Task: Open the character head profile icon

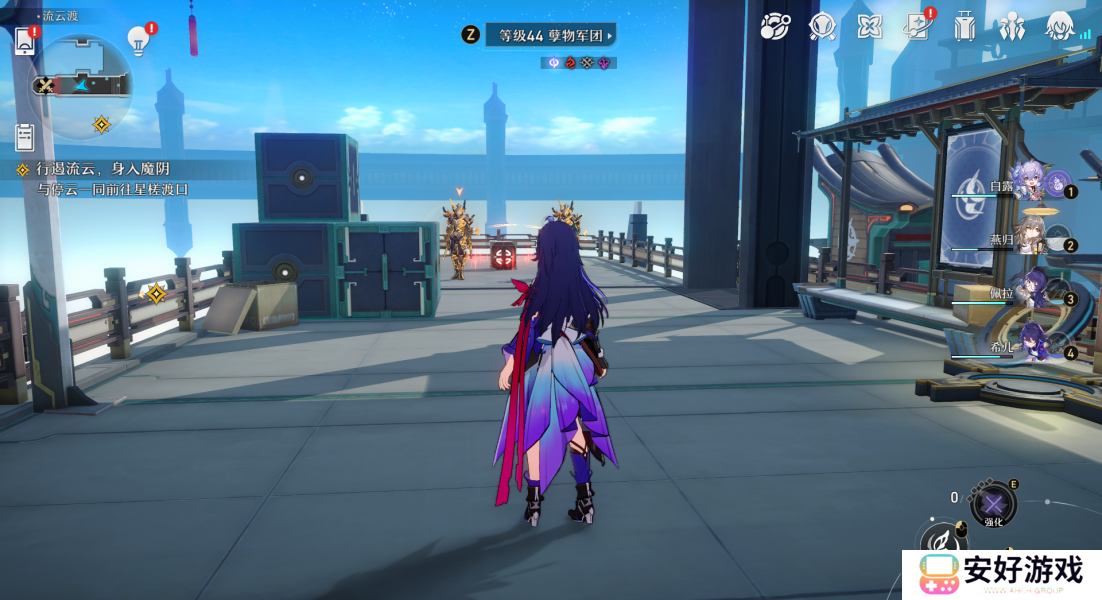Action: 1060,27
